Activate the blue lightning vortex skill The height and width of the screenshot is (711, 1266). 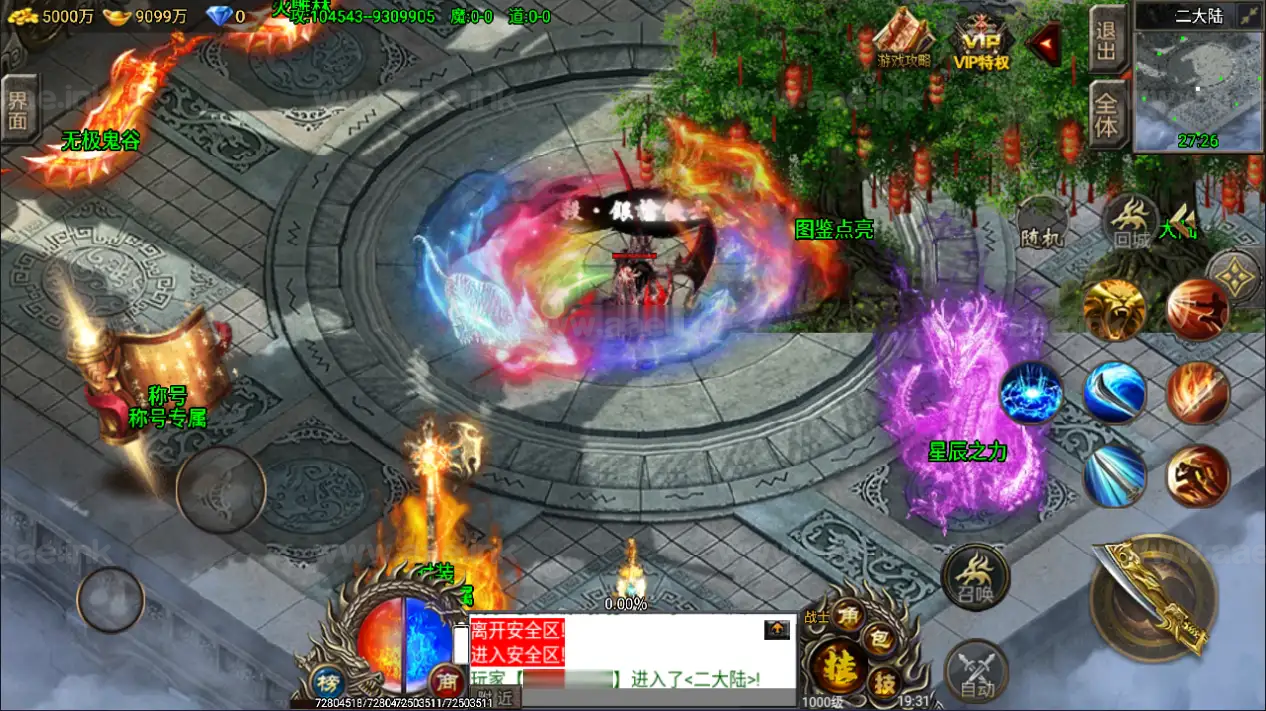coord(1030,393)
